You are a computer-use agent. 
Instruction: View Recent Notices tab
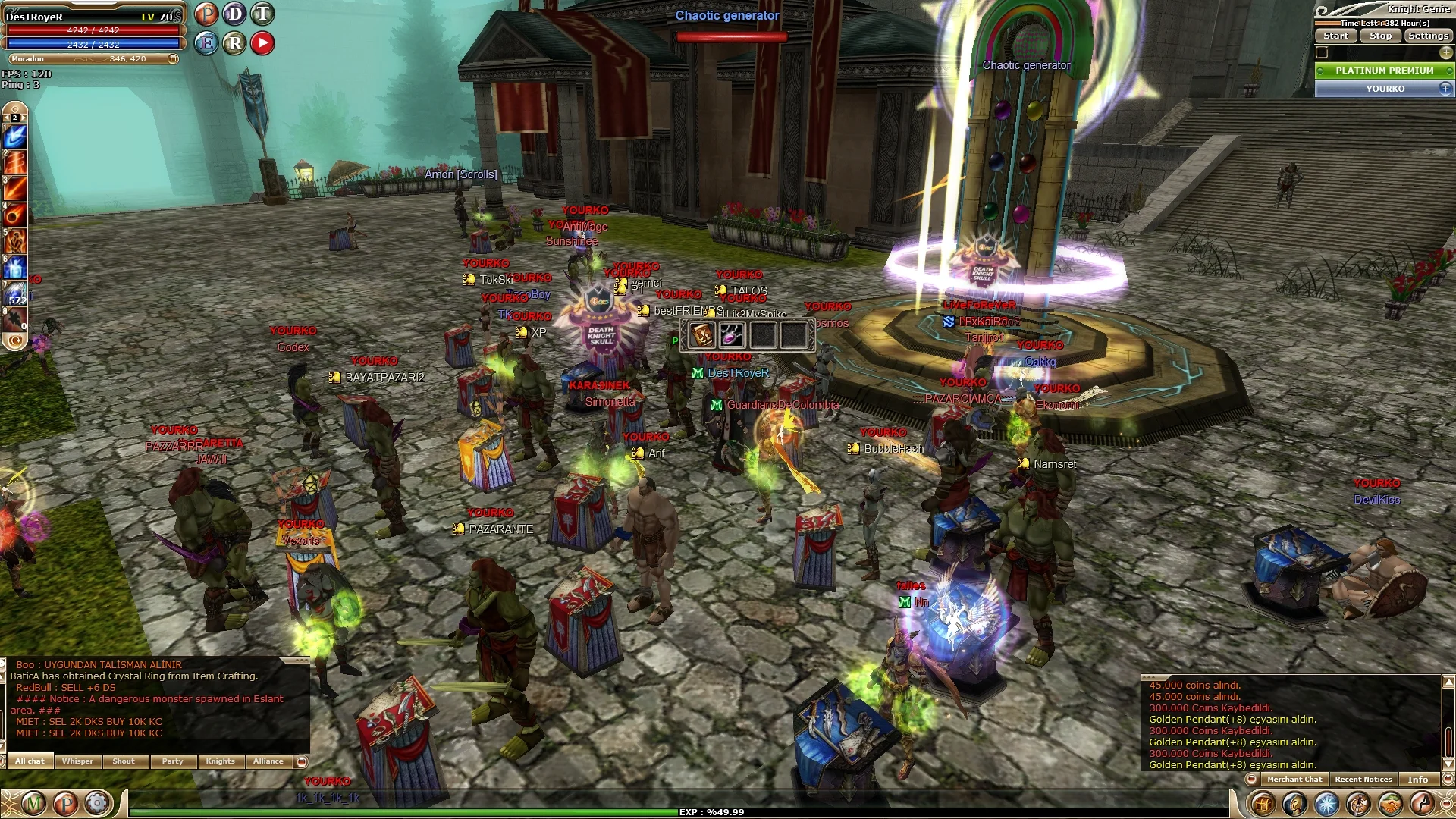pos(1363,780)
